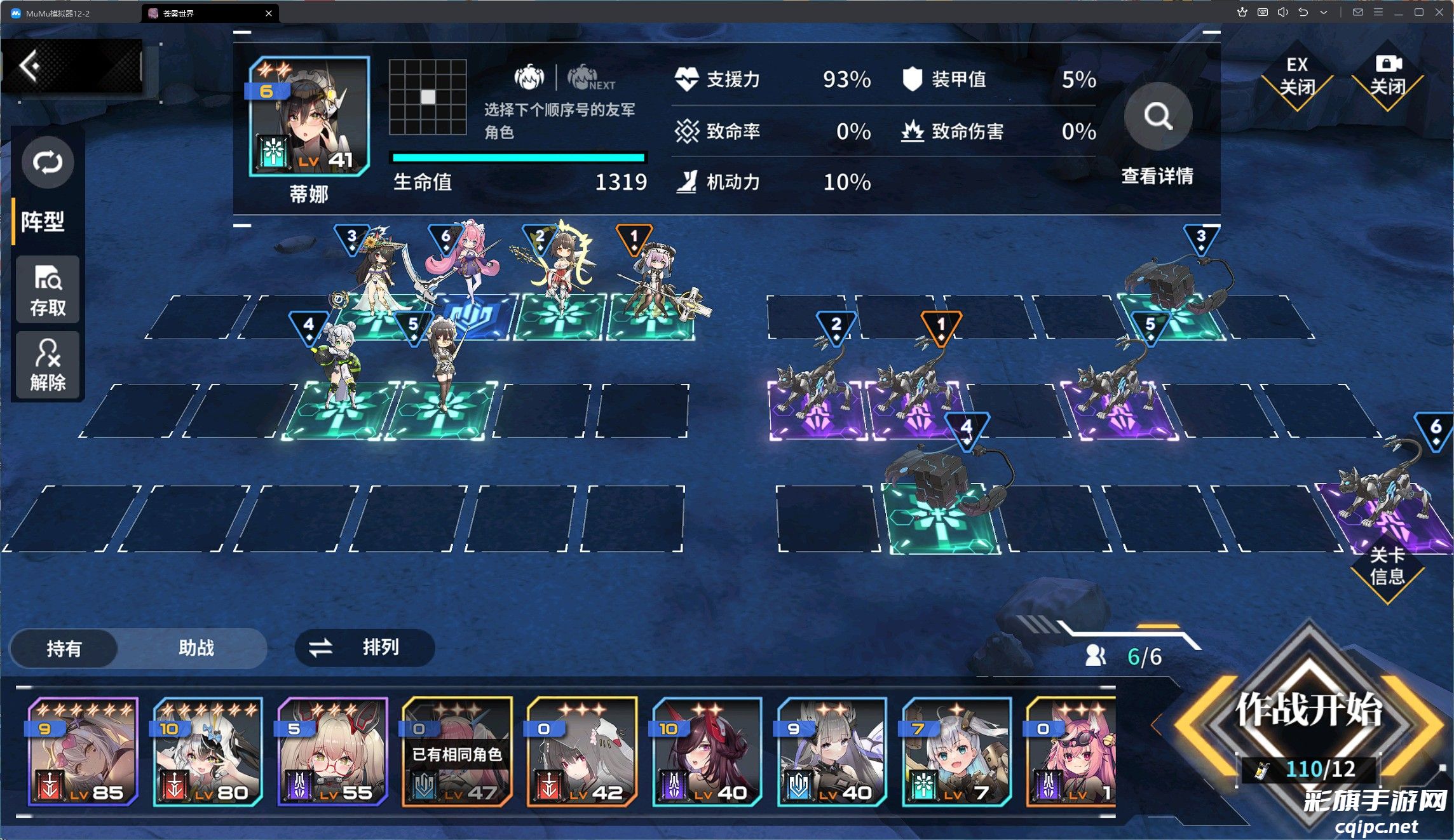Choose the LV 80 character card
This screenshot has width=1454, height=840.
coord(207,752)
